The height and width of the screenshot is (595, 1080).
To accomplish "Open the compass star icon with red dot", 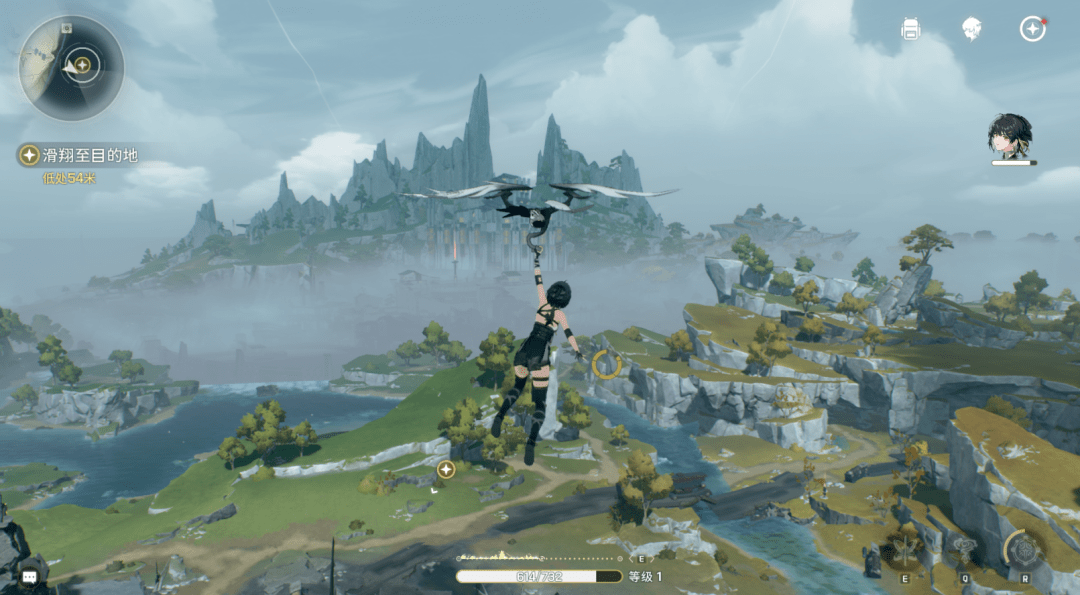I will pyautogui.click(x=1032, y=29).
